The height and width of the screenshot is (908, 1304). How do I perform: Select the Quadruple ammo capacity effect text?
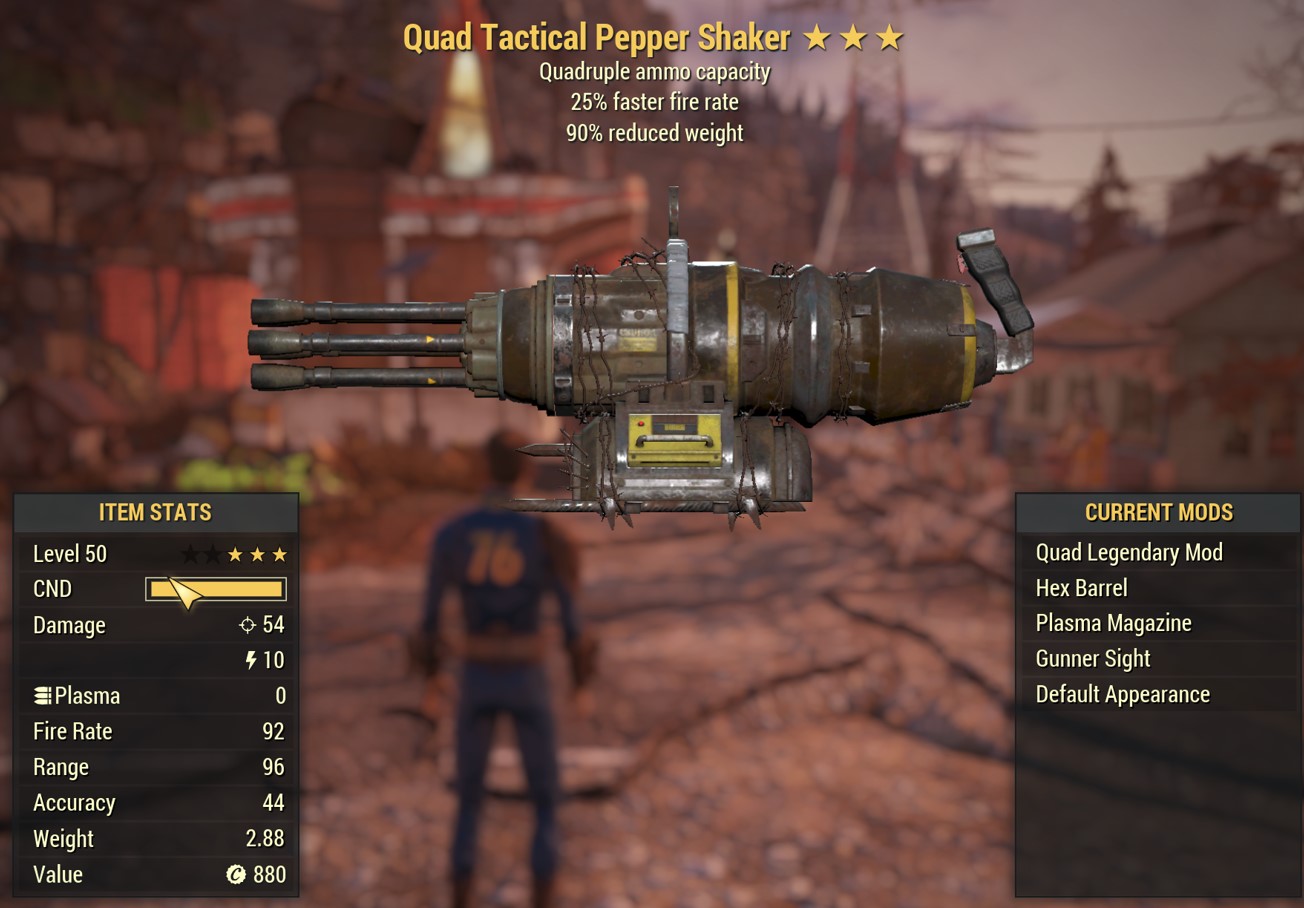[x=655, y=71]
